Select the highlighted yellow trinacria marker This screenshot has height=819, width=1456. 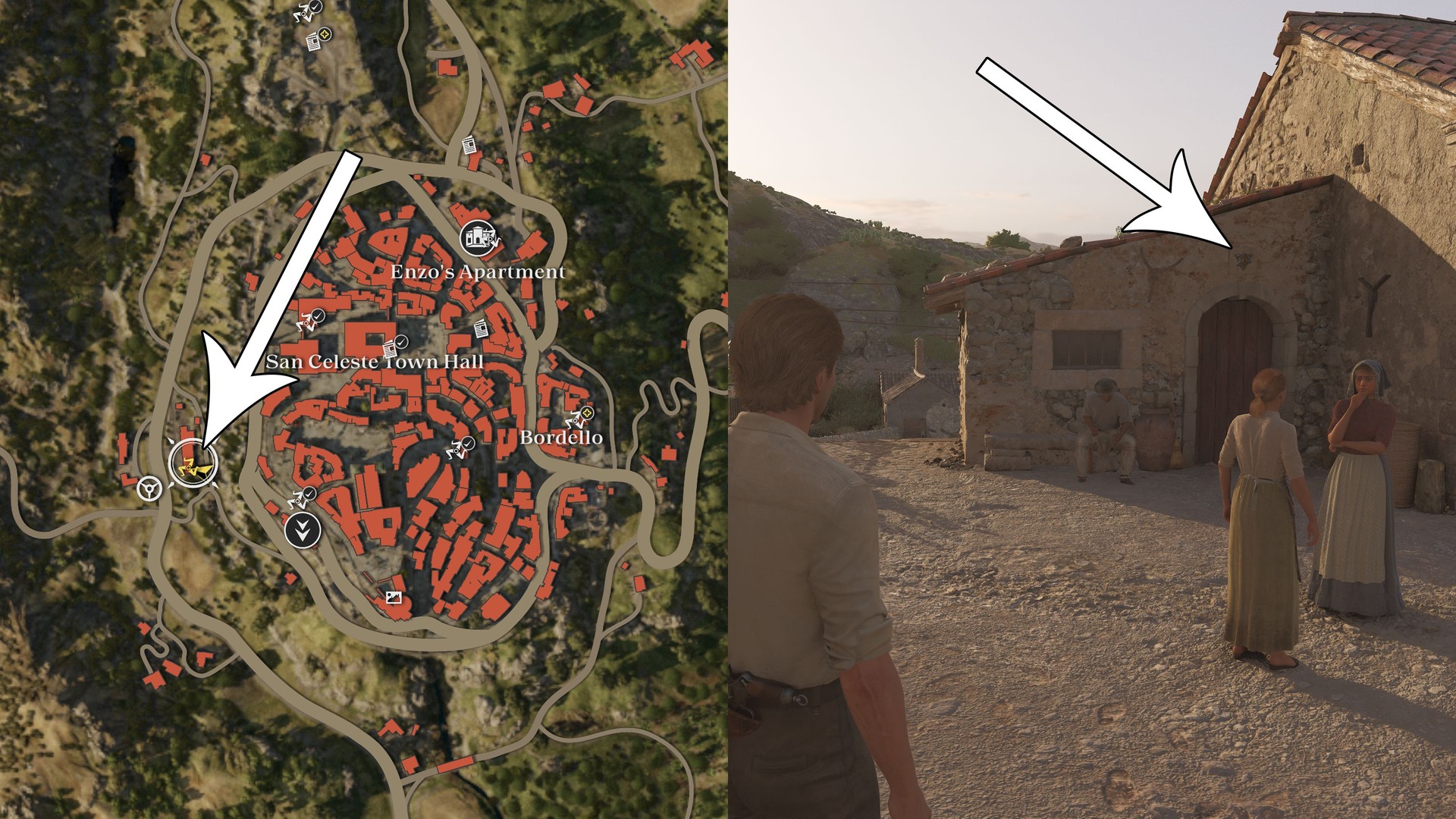coord(192,463)
